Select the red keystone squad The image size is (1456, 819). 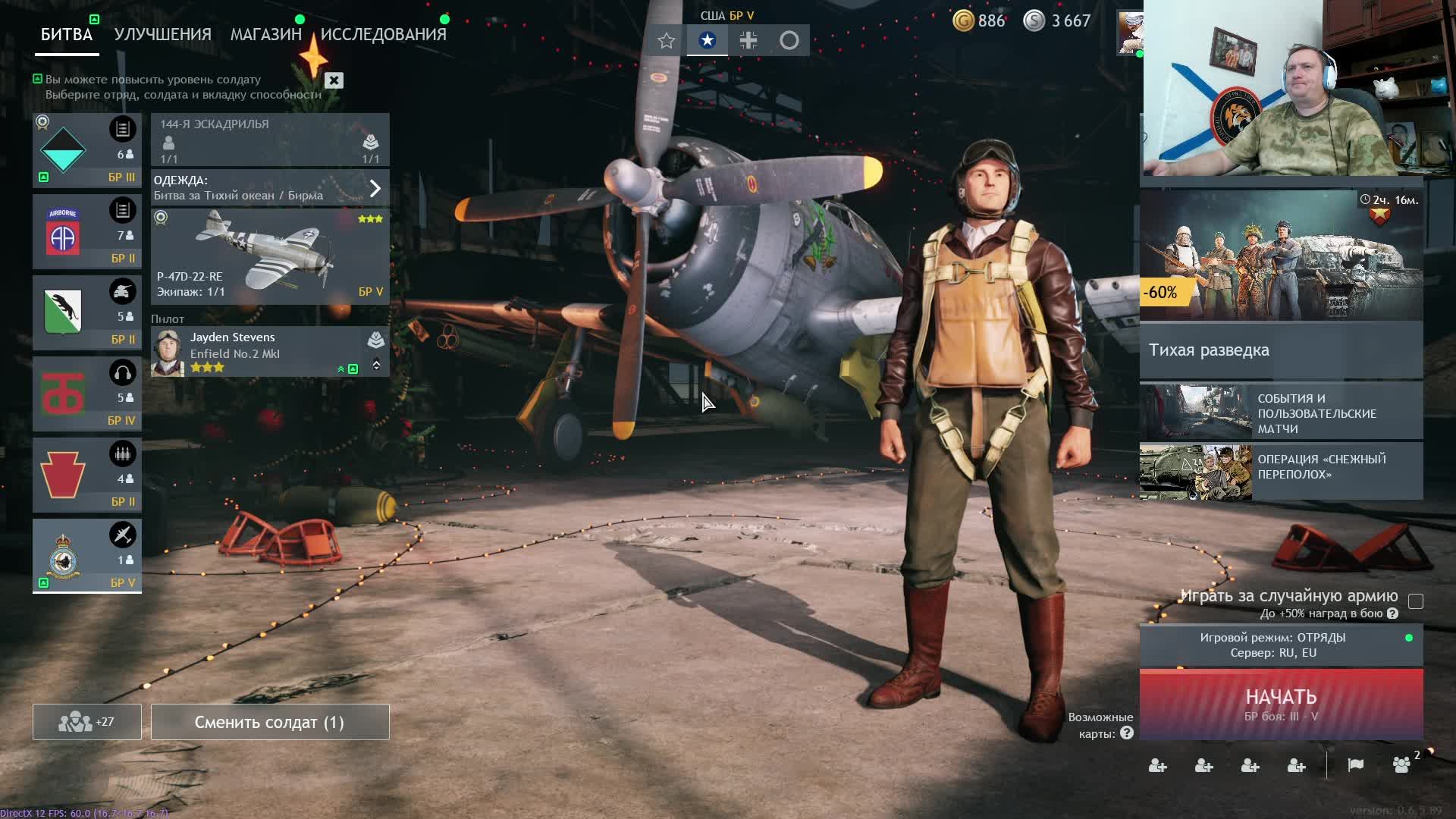[86, 475]
